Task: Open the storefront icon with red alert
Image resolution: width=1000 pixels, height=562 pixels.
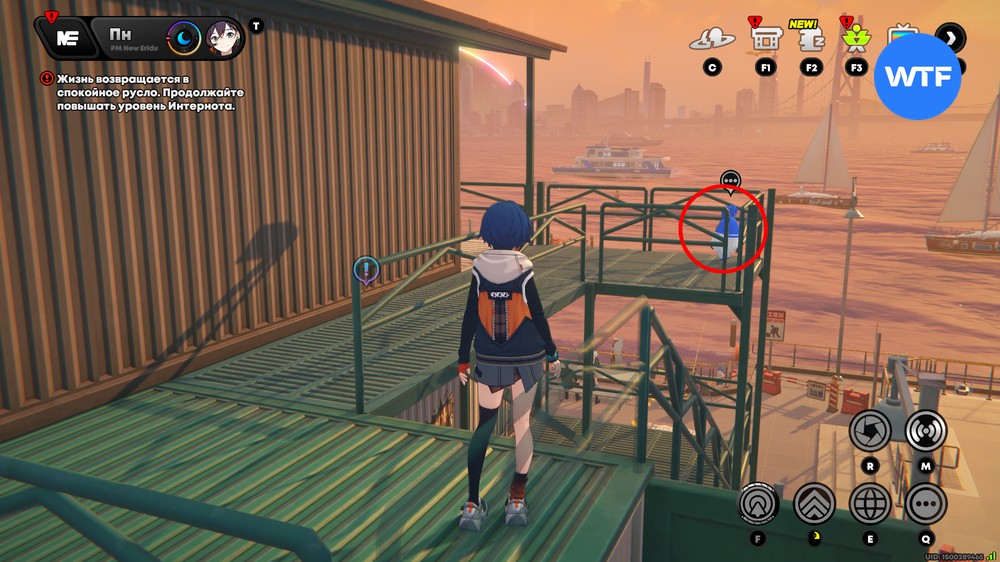Action: 766,39
